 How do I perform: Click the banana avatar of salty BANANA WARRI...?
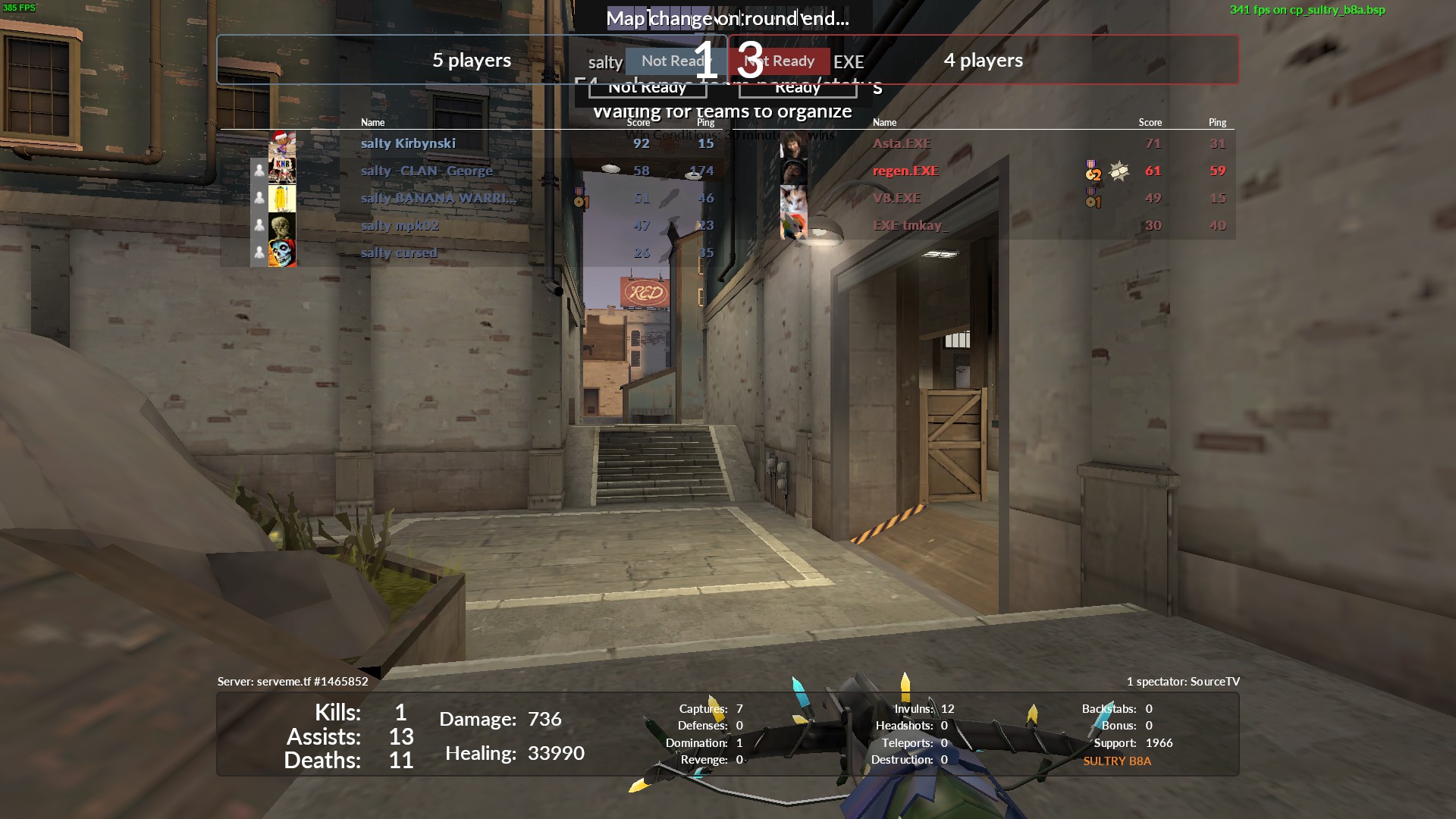282,198
